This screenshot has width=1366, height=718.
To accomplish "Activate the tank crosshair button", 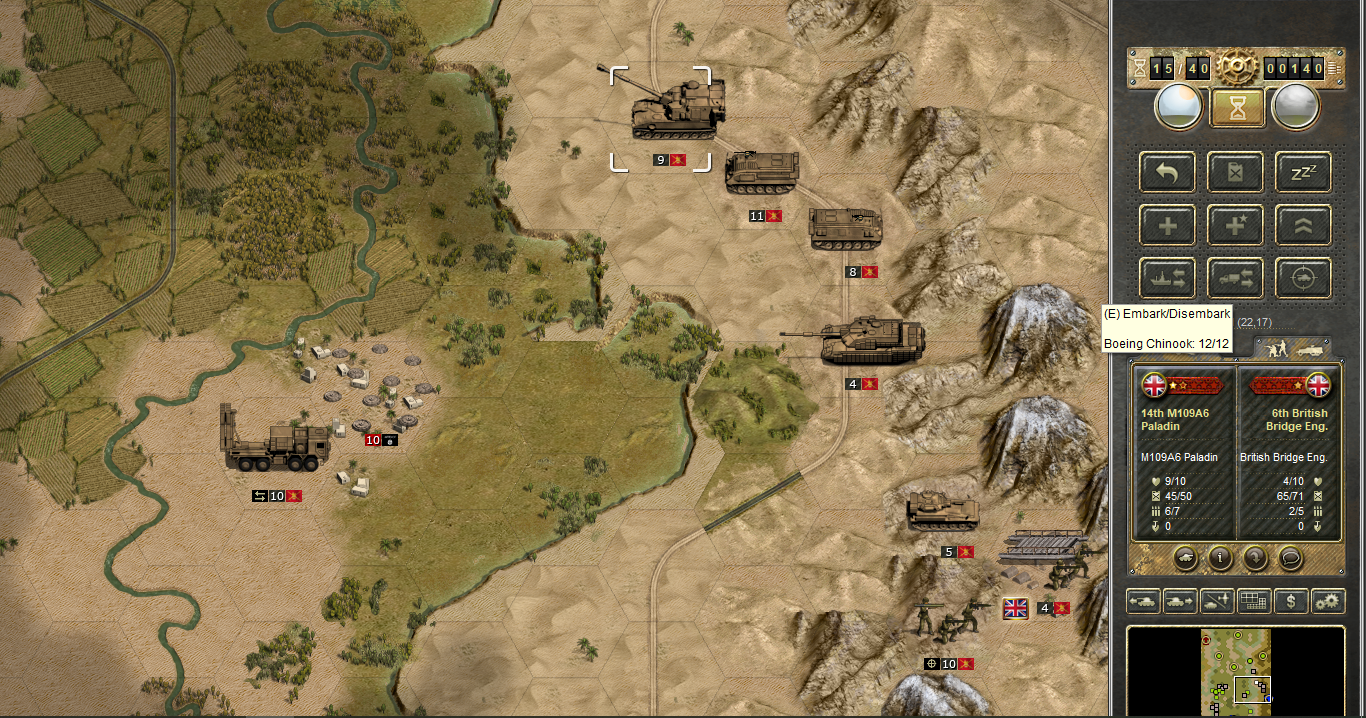I will pyautogui.click(x=1303, y=278).
